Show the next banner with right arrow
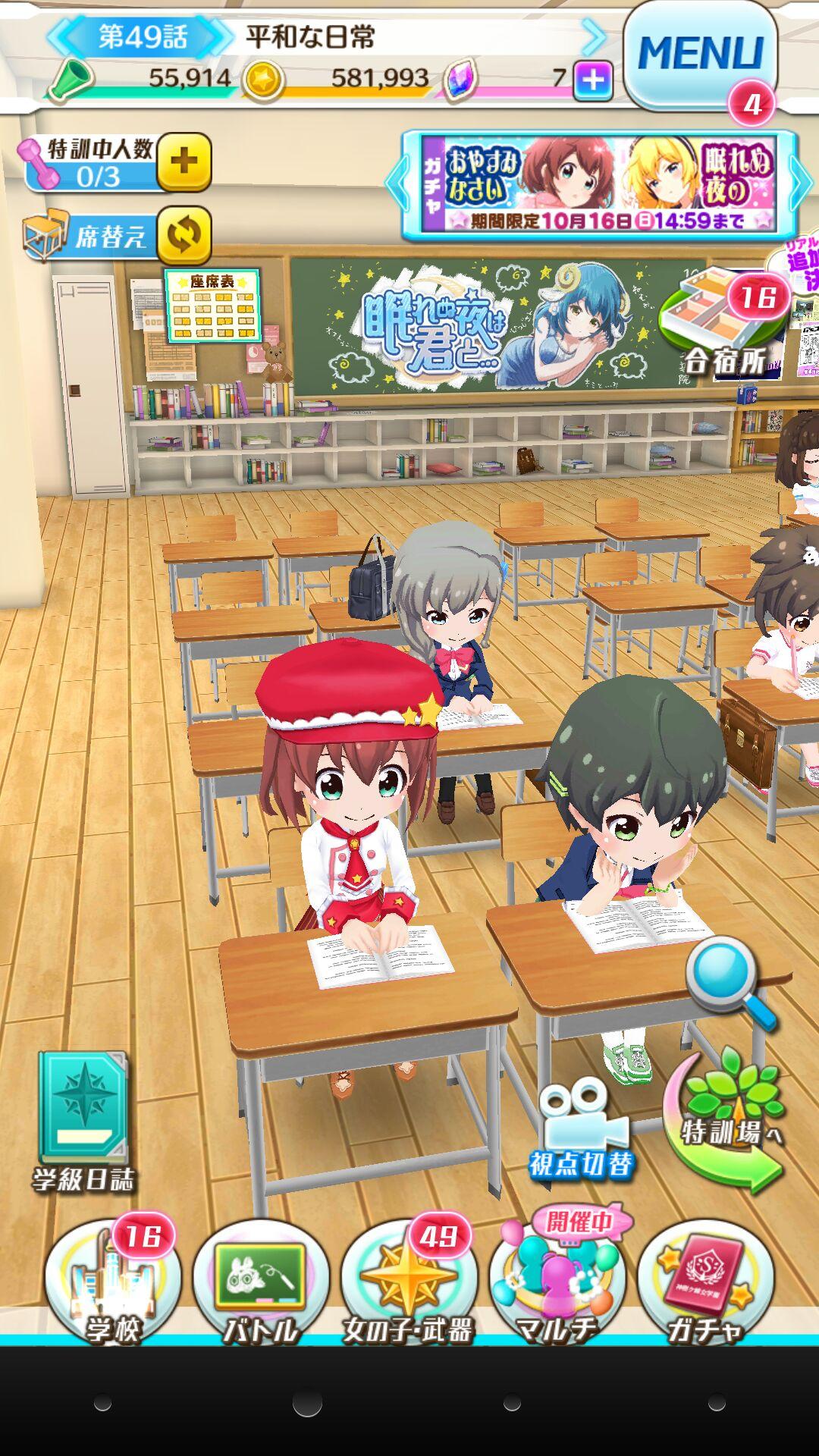This screenshot has height=1456, width=819. click(801, 184)
